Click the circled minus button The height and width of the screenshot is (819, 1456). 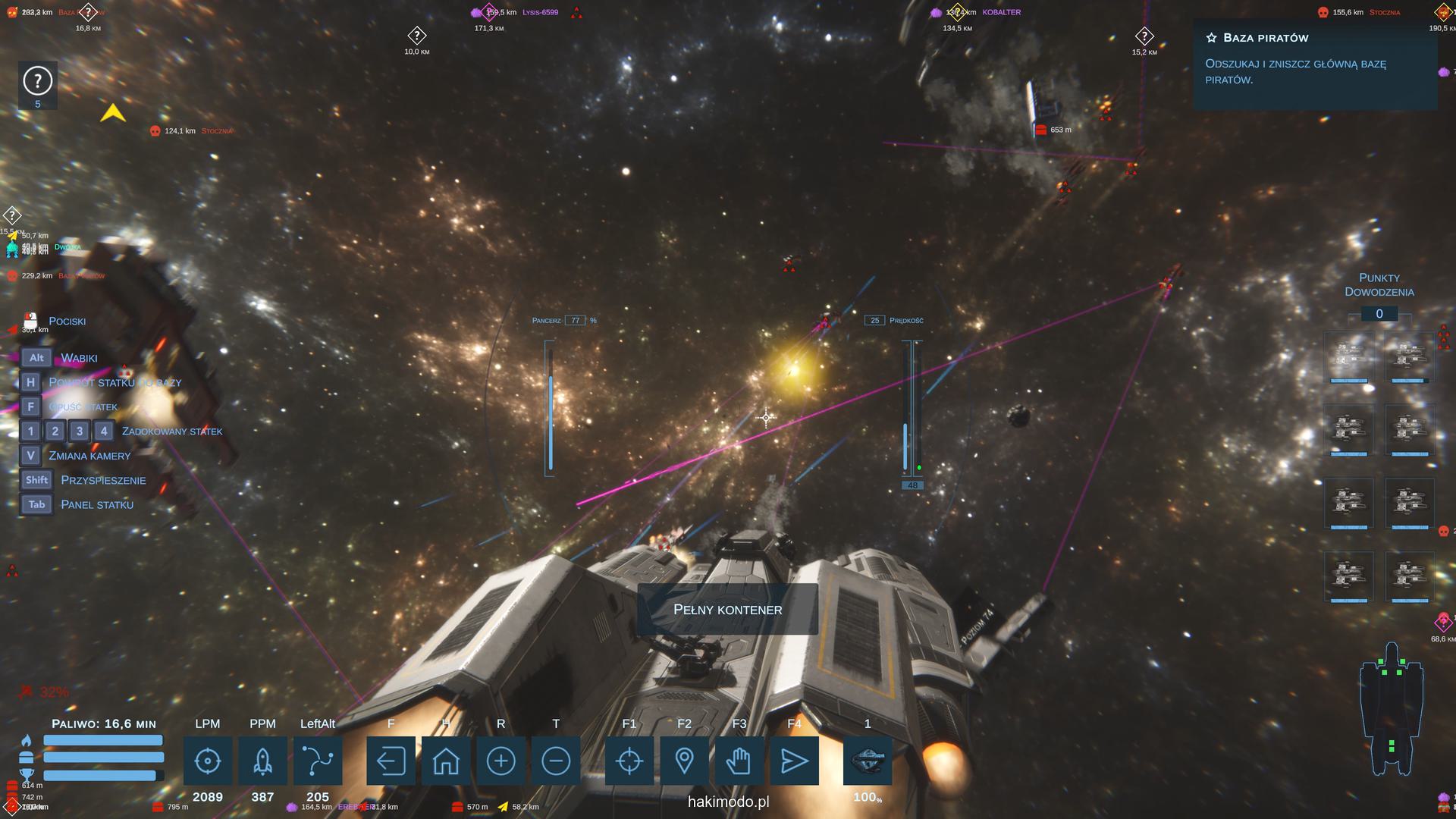coord(556,761)
